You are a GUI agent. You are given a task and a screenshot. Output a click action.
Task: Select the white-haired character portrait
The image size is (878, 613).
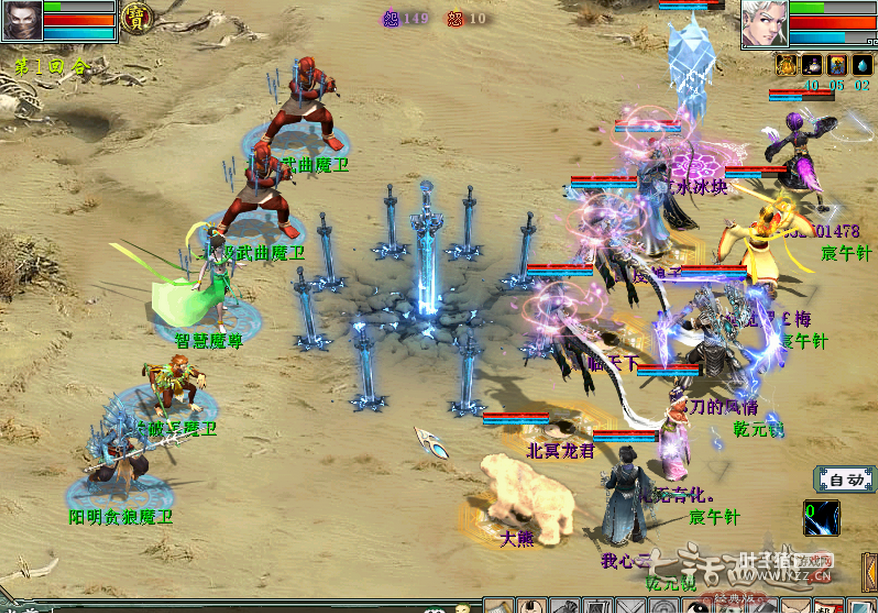click(x=764, y=22)
